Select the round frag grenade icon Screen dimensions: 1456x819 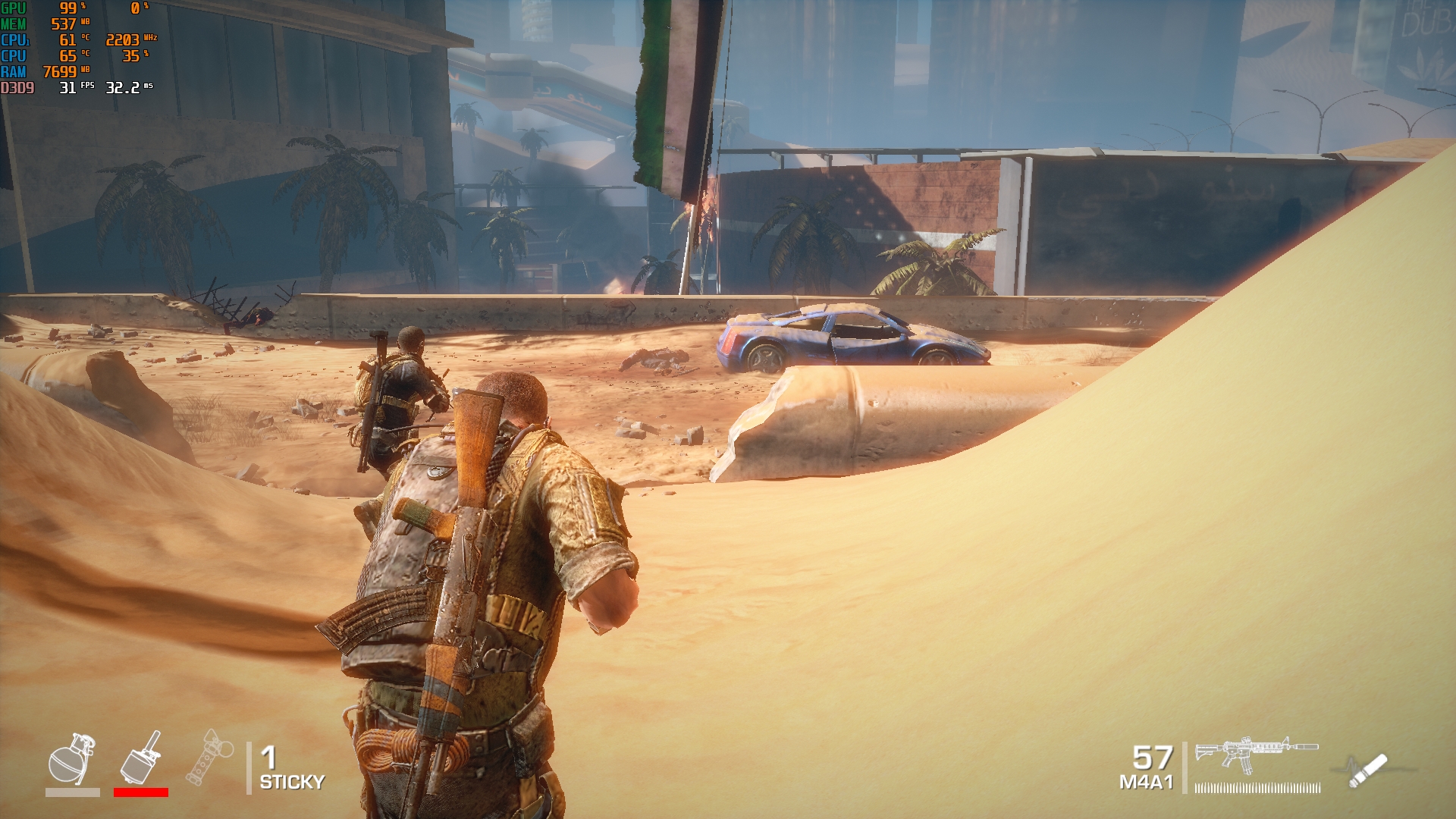click(72, 758)
